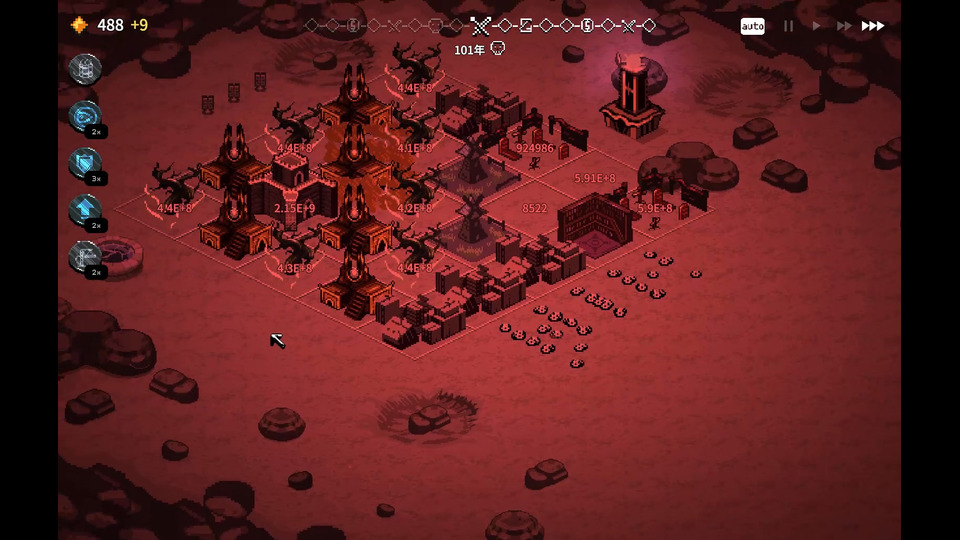Activate the barrel ability icon
960x540 pixels.
[85, 69]
